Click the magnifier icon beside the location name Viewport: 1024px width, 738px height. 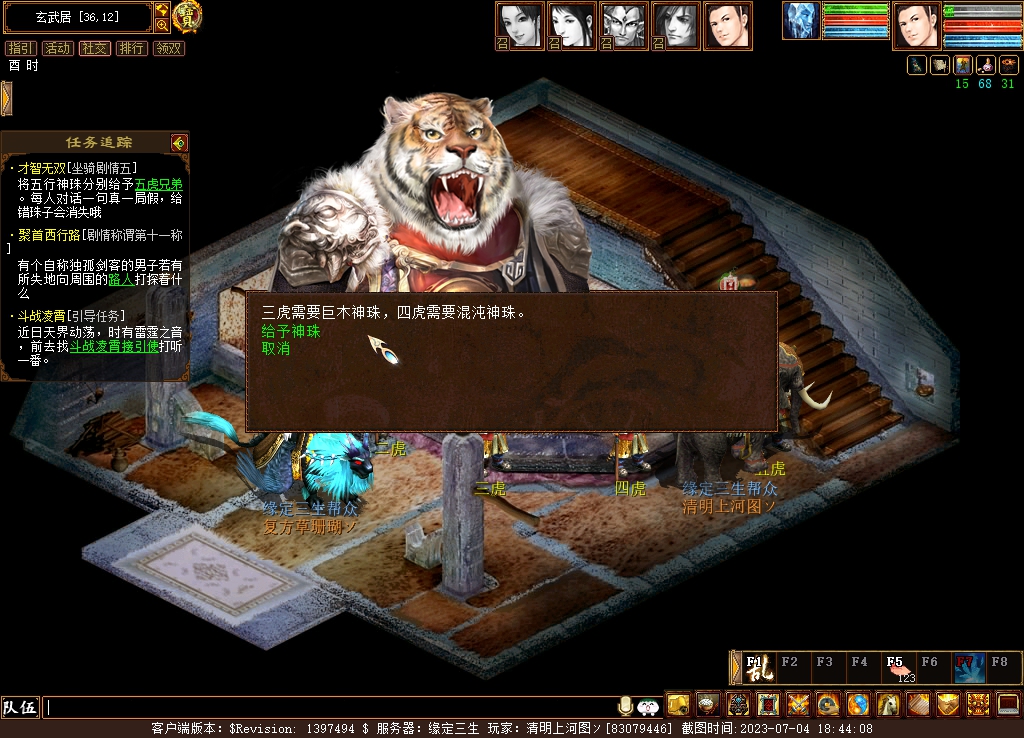coord(162,25)
